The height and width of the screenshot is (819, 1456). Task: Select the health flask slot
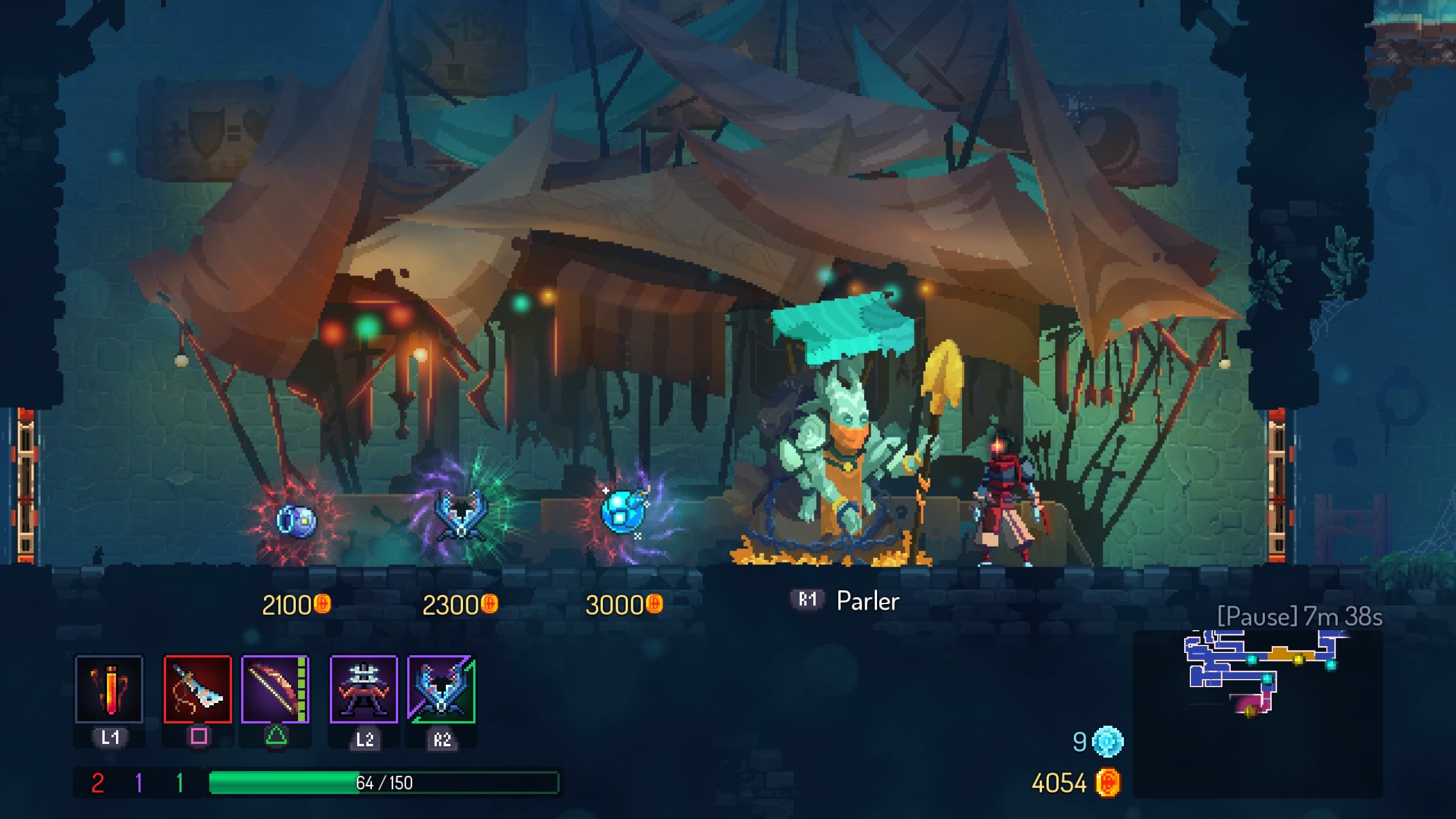coord(109,689)
